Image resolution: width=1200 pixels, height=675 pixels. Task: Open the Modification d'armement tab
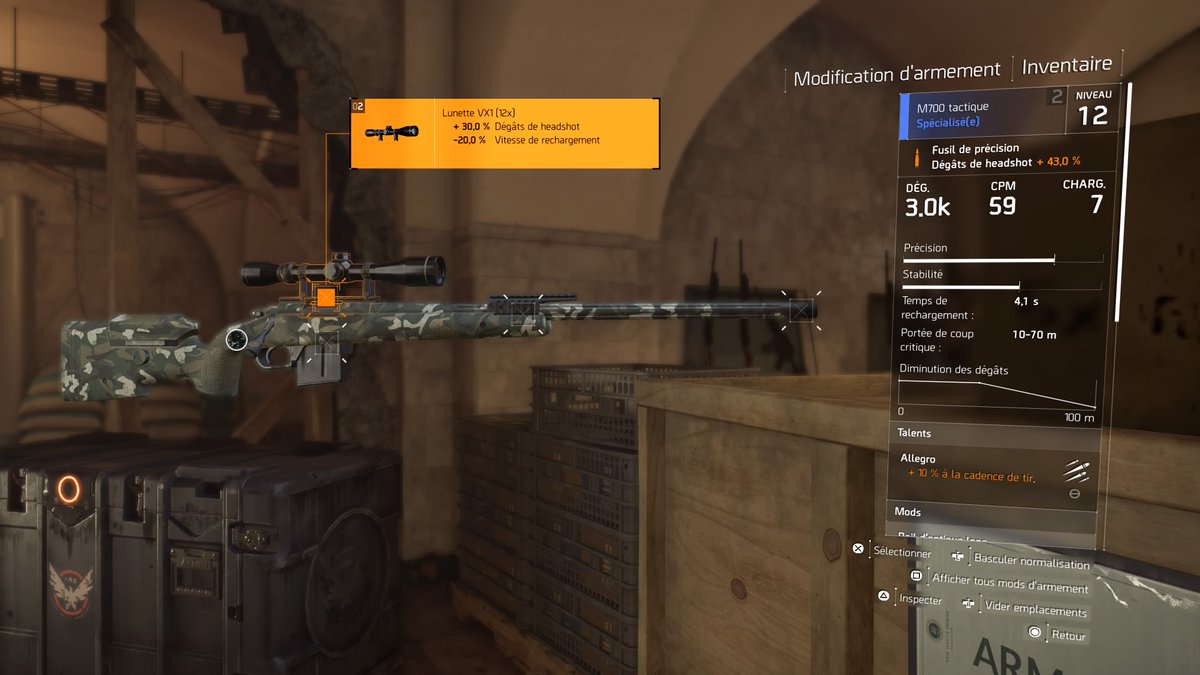(896, 71)
